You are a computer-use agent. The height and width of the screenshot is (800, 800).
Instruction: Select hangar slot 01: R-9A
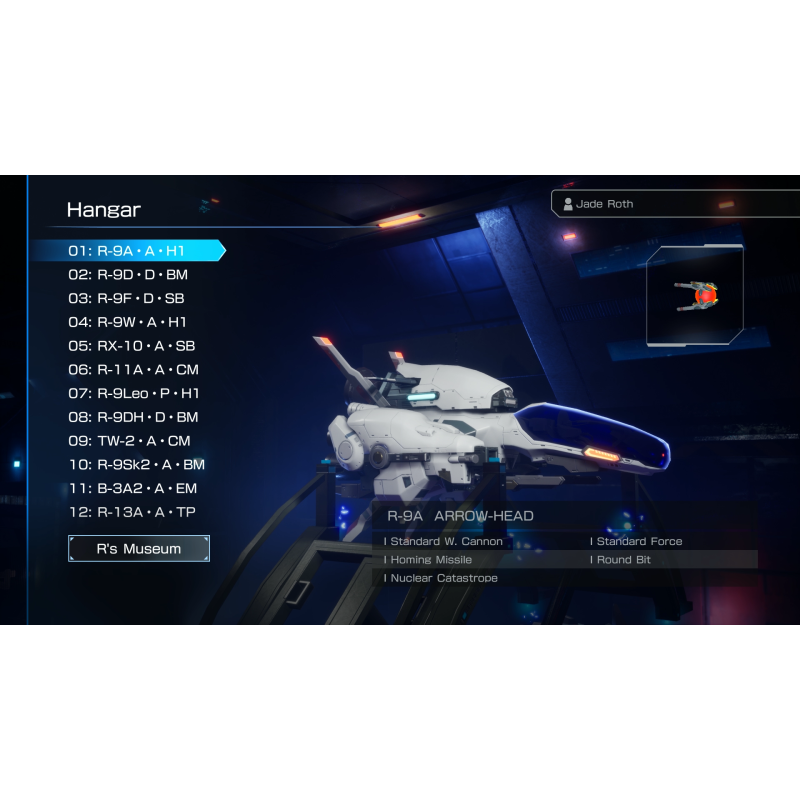point(127,251)
